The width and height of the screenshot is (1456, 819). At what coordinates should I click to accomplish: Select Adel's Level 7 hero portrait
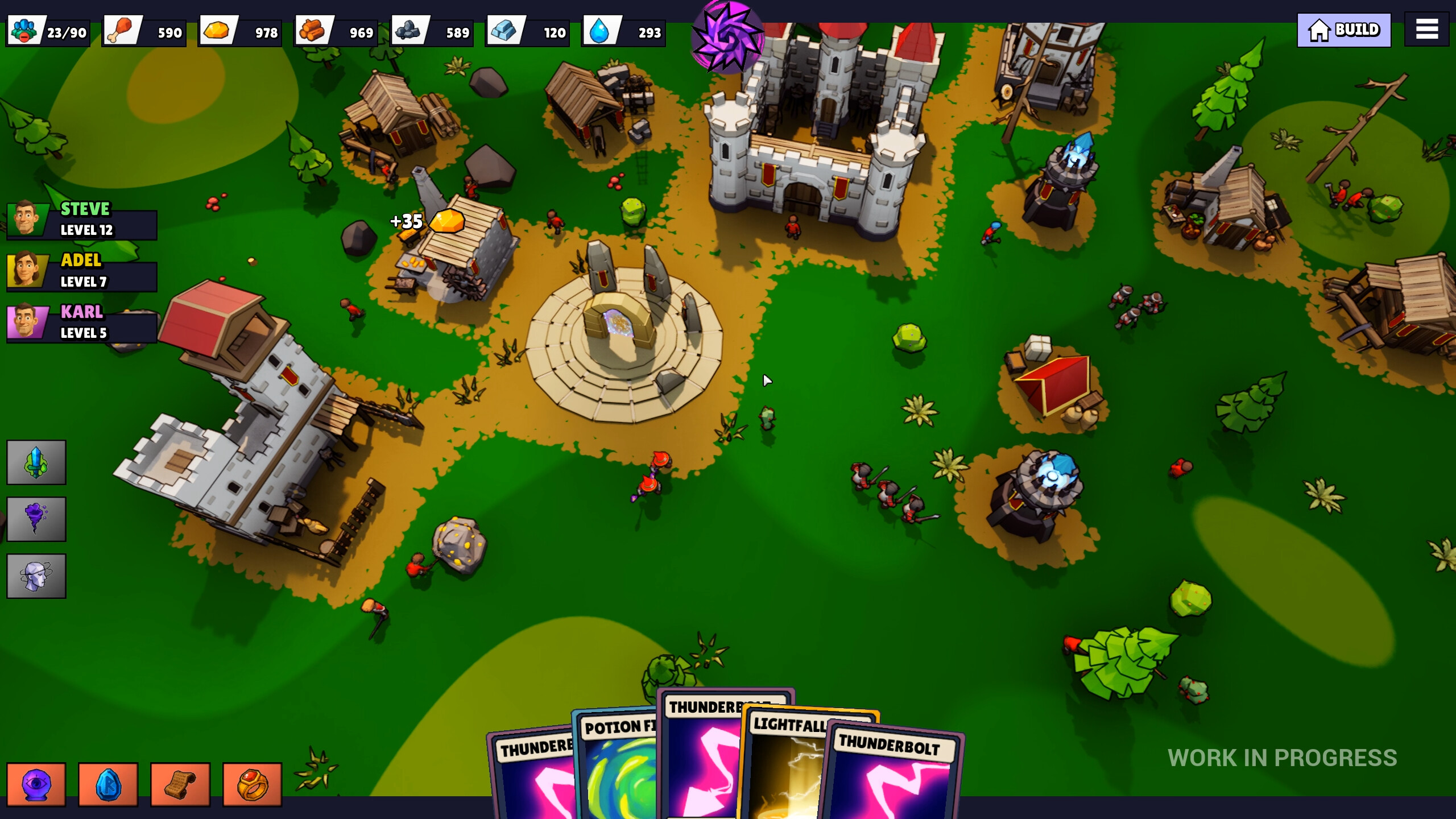27,271
